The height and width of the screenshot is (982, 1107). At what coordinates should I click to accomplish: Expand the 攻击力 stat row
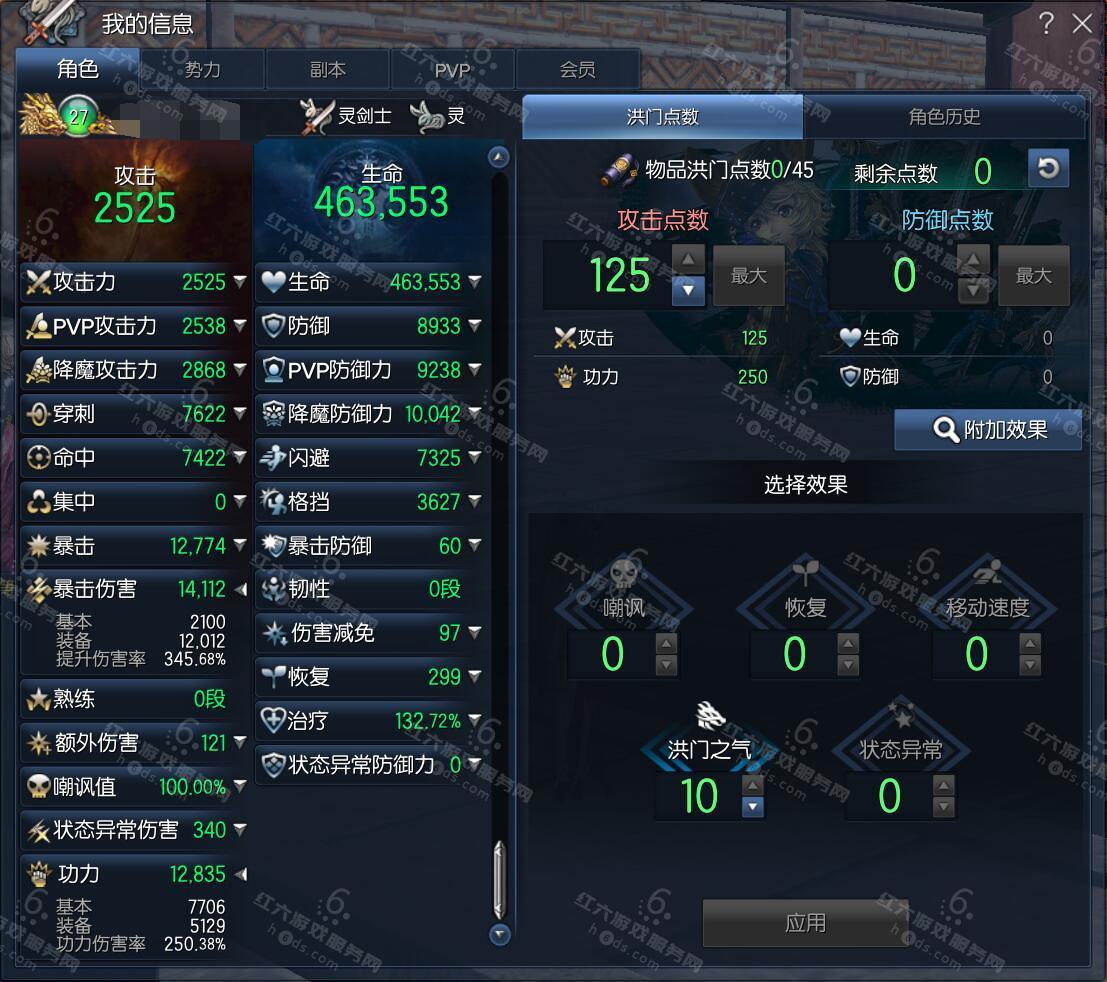tap(240, 282)
